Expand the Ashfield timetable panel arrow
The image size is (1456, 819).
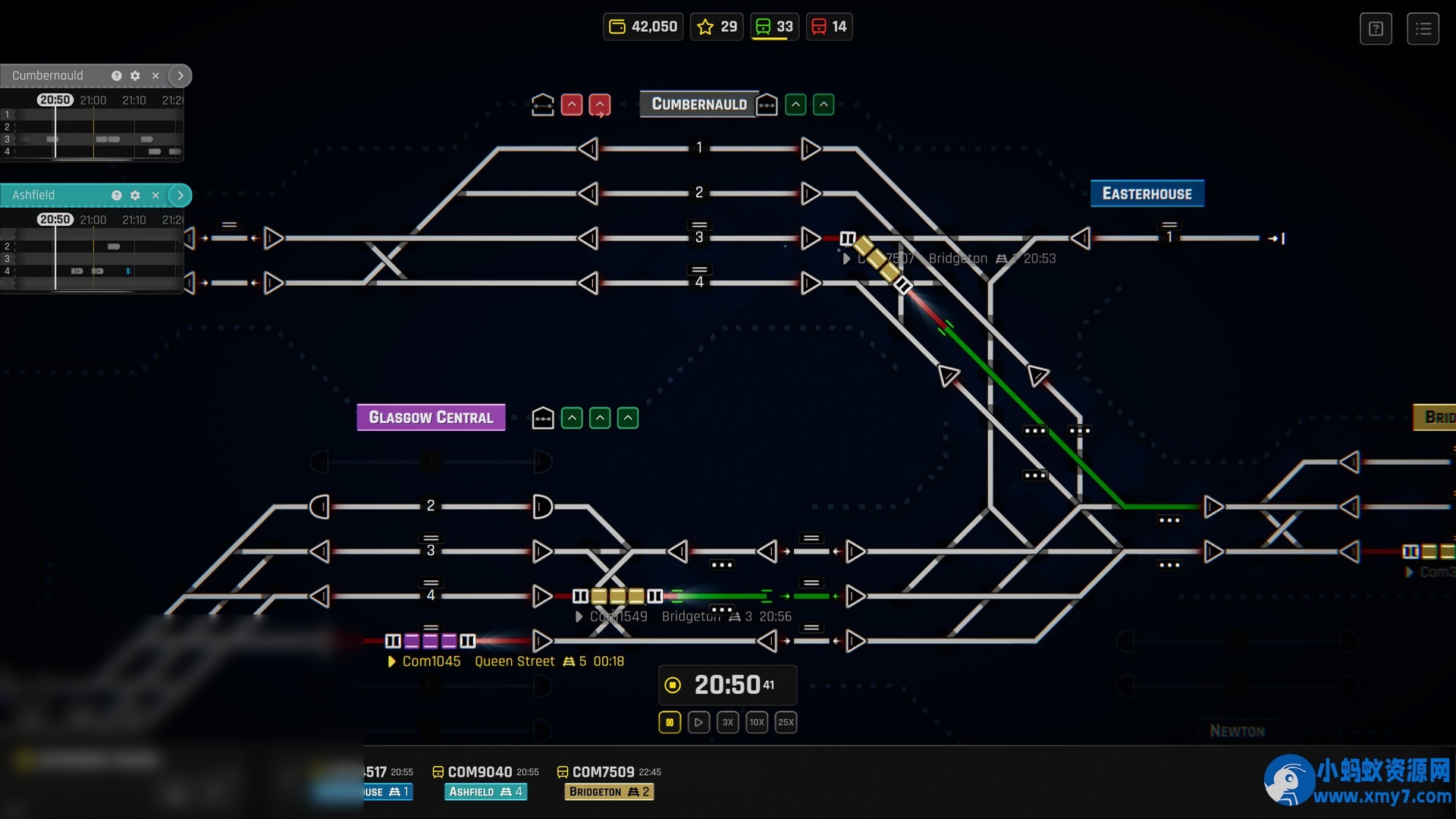pyautogui.click(x=180, y=195)
